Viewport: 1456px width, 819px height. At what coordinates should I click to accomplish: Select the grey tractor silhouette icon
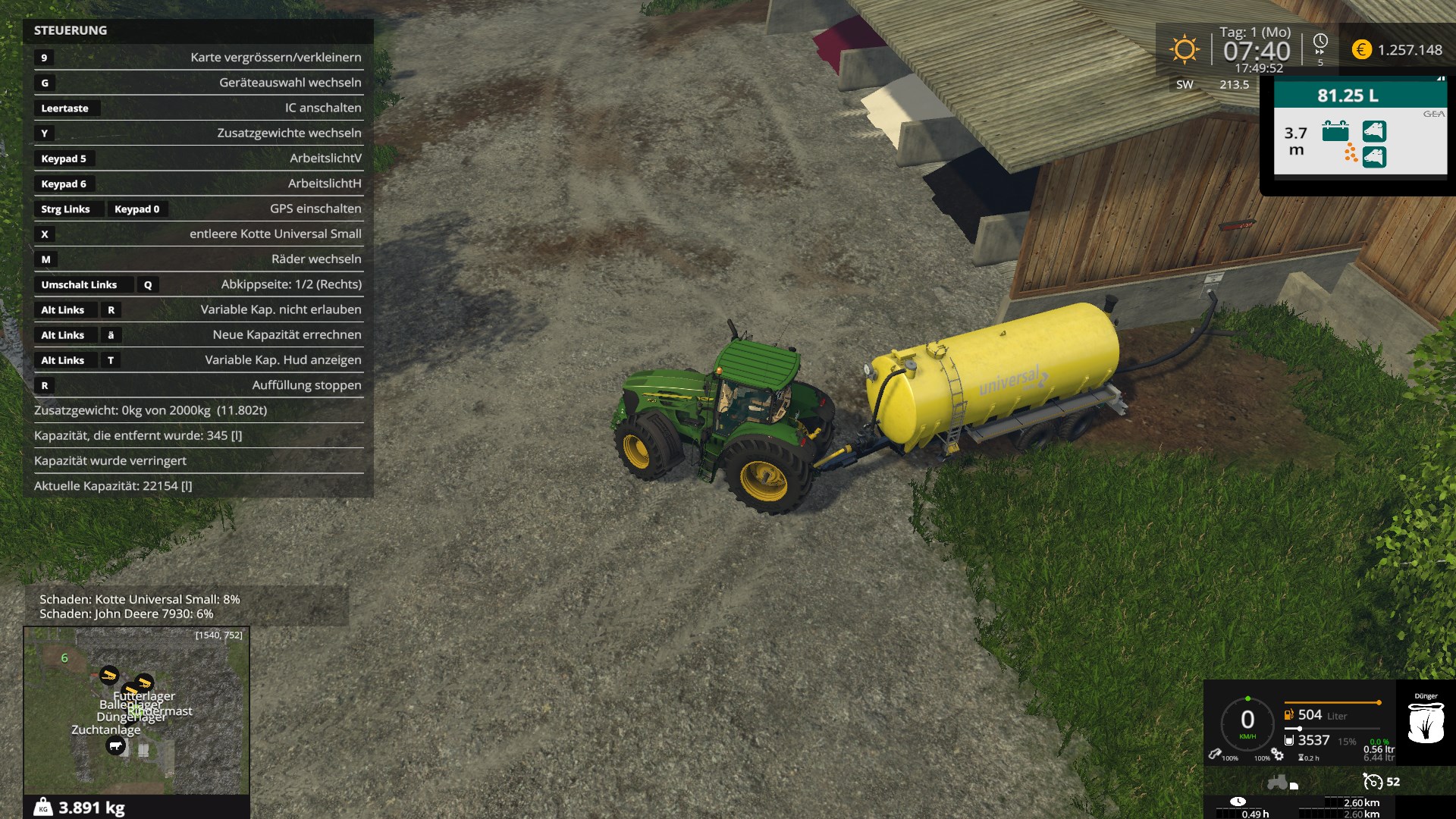(x=1279, y=782)
